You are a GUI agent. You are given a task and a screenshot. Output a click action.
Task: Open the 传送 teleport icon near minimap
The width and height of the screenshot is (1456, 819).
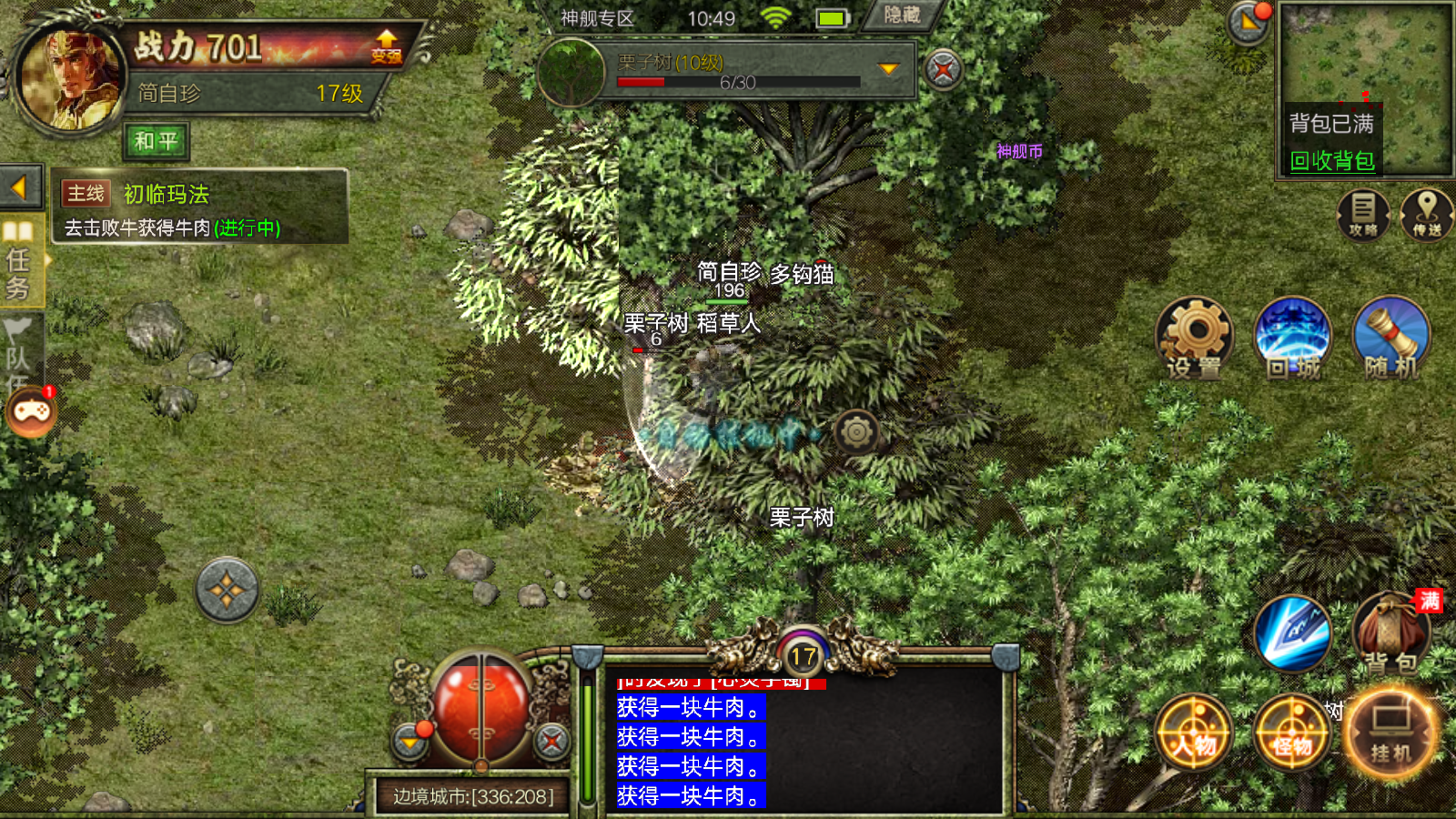(x=1428, y=216)
